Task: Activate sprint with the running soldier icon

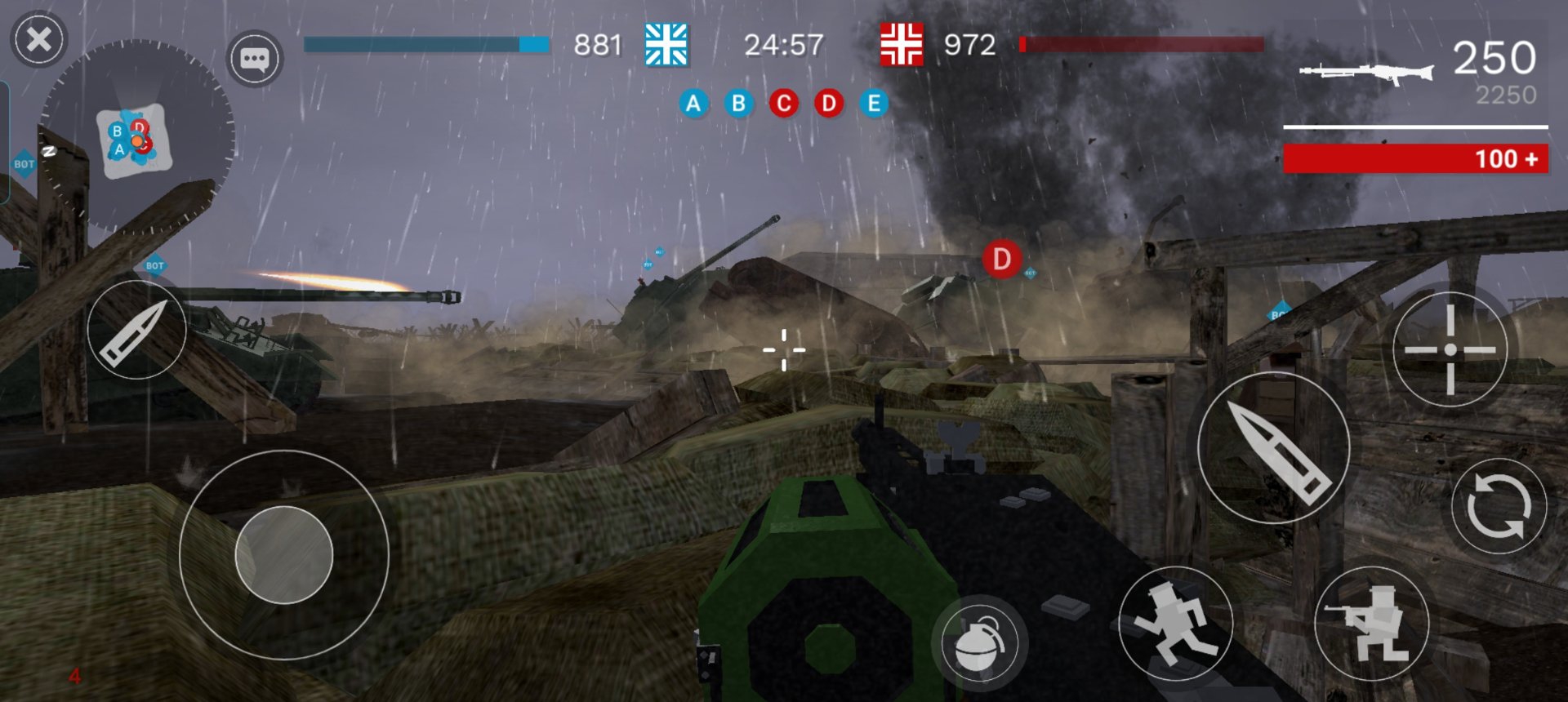Action: (x=1175, y=624)
